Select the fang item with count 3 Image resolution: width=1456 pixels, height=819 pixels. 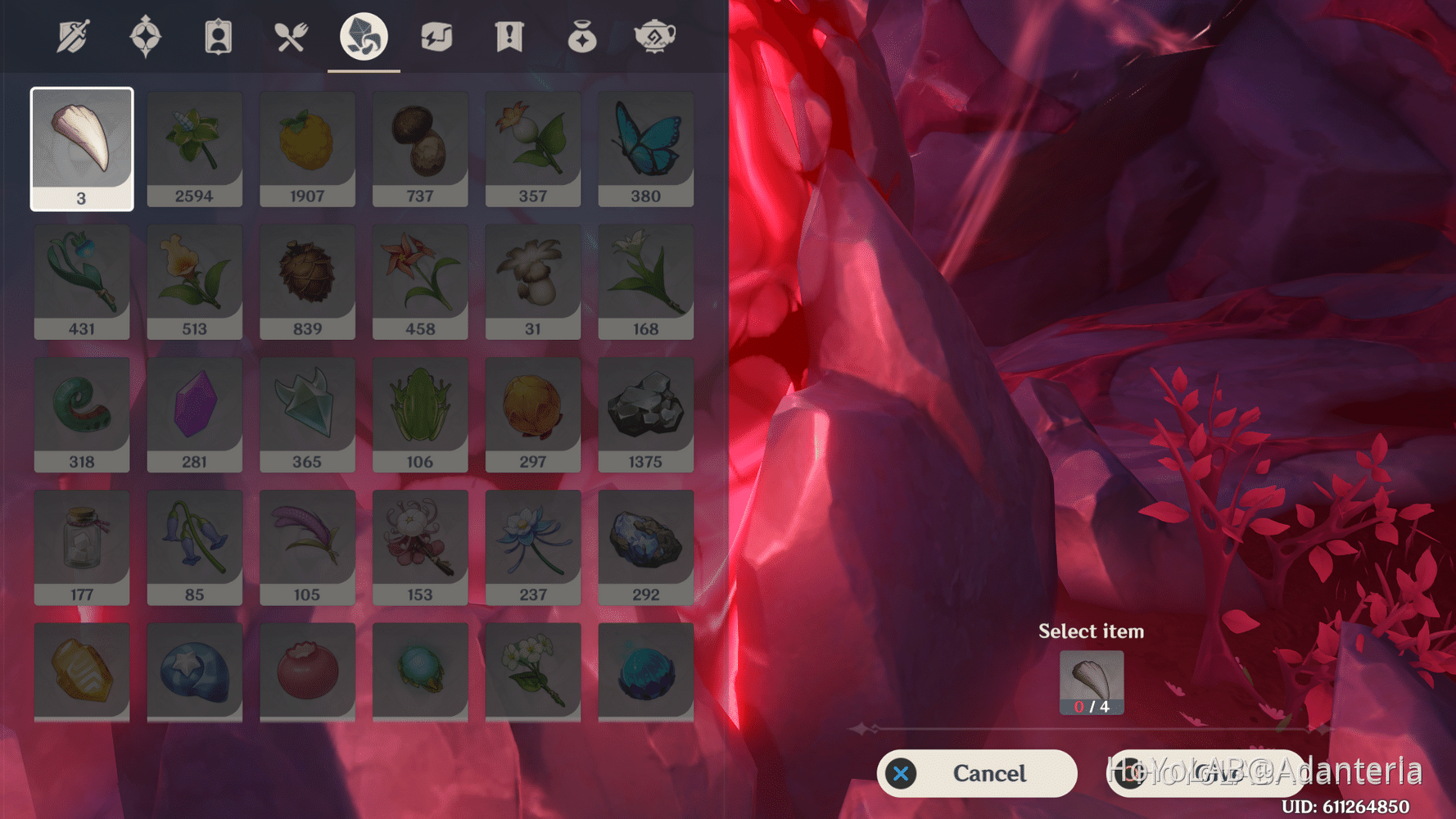pyautogui.click(x=82, y=147)
